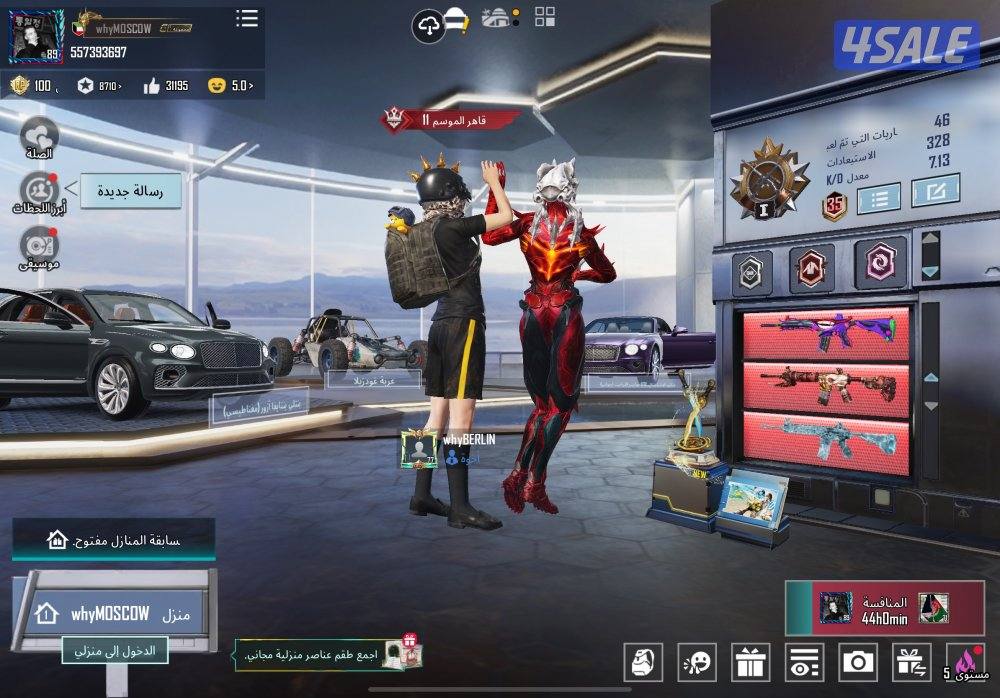Take a screenshot with the camera icon
Viewport: 1000px width, 698px height.
point(857,662)
